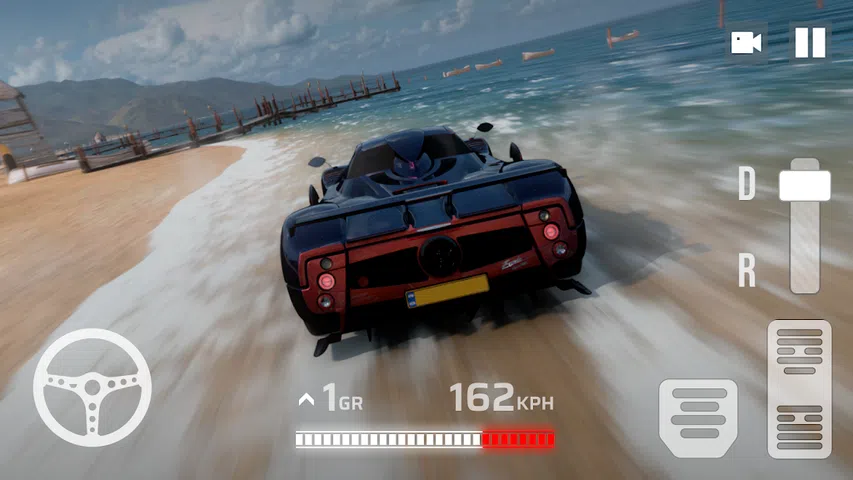Click the gear shifter knob

tap(804, 185)
